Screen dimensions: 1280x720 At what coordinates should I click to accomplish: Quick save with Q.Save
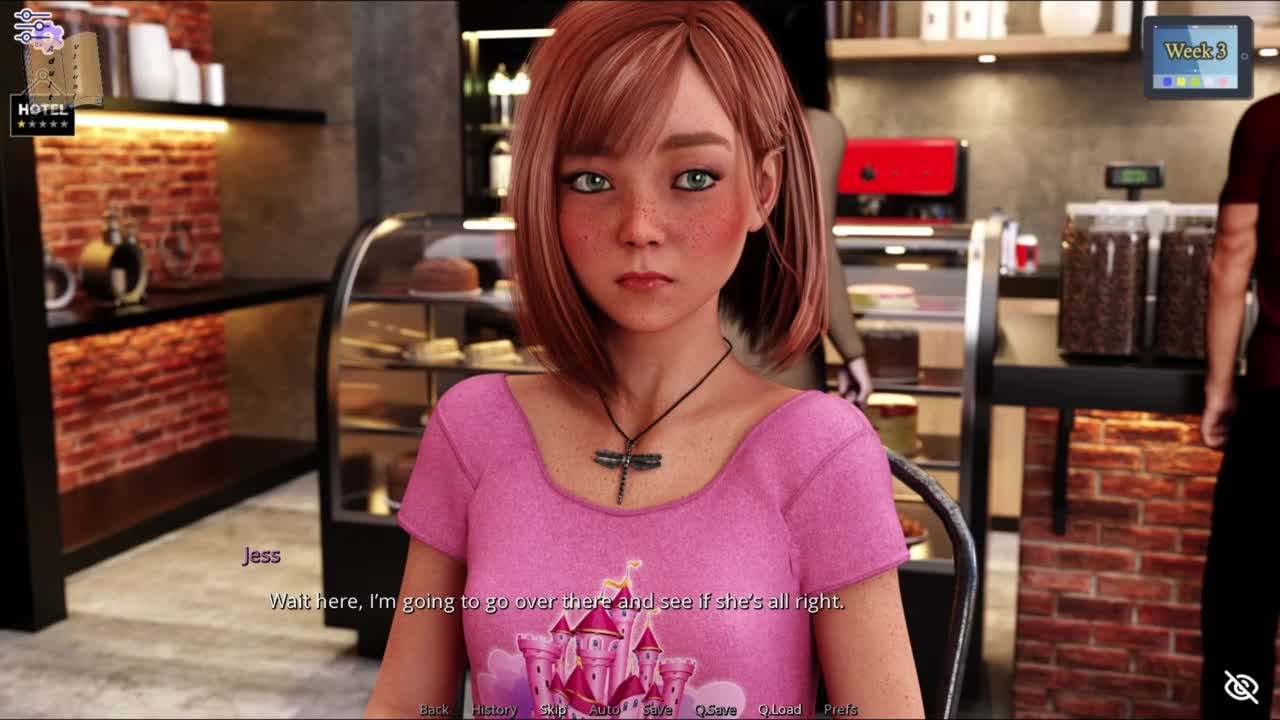715,709
